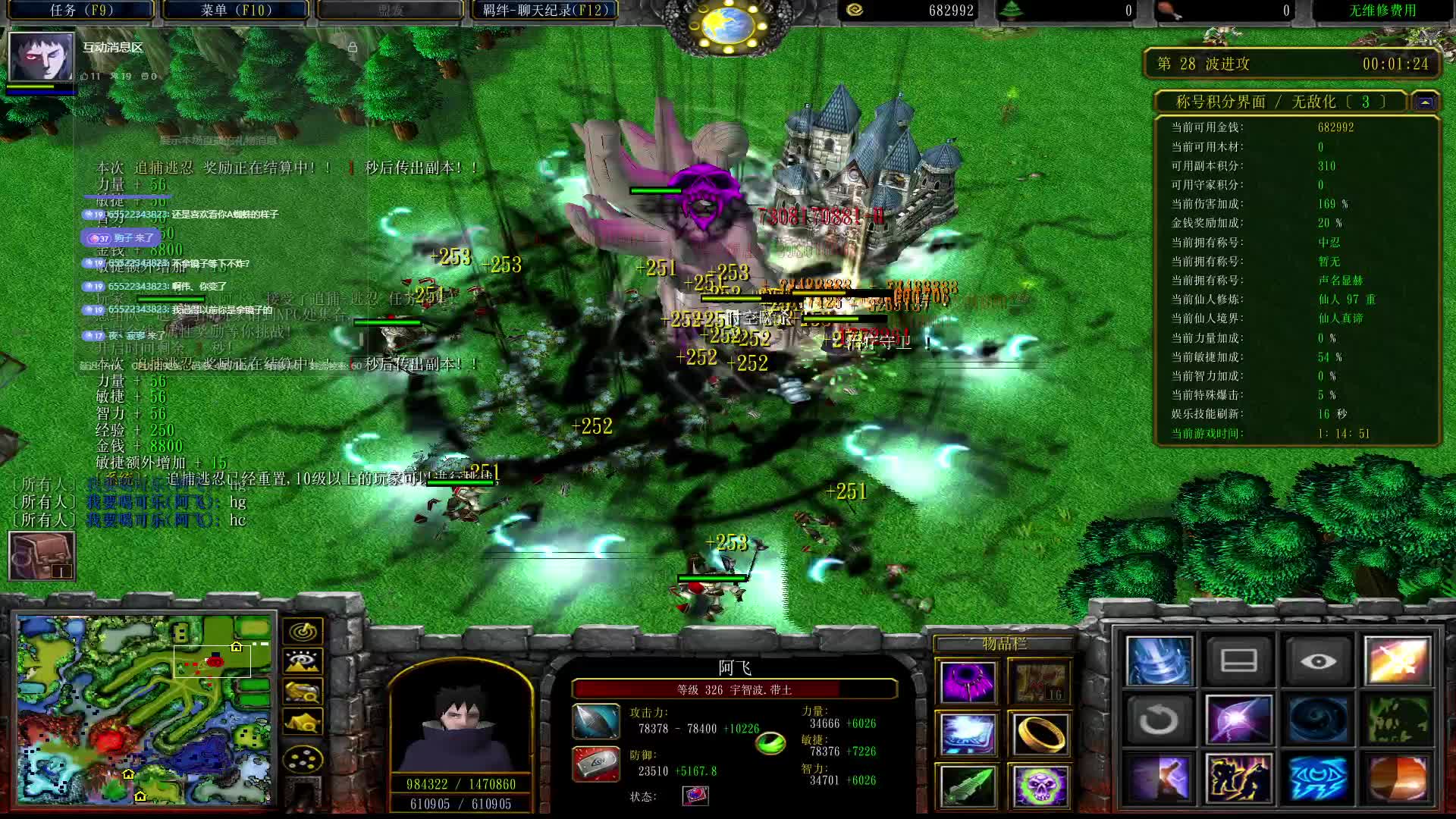Screen dimensions: 1456x819
Task: Use the green dagger inventory item
Action: [x=967, y=786]
